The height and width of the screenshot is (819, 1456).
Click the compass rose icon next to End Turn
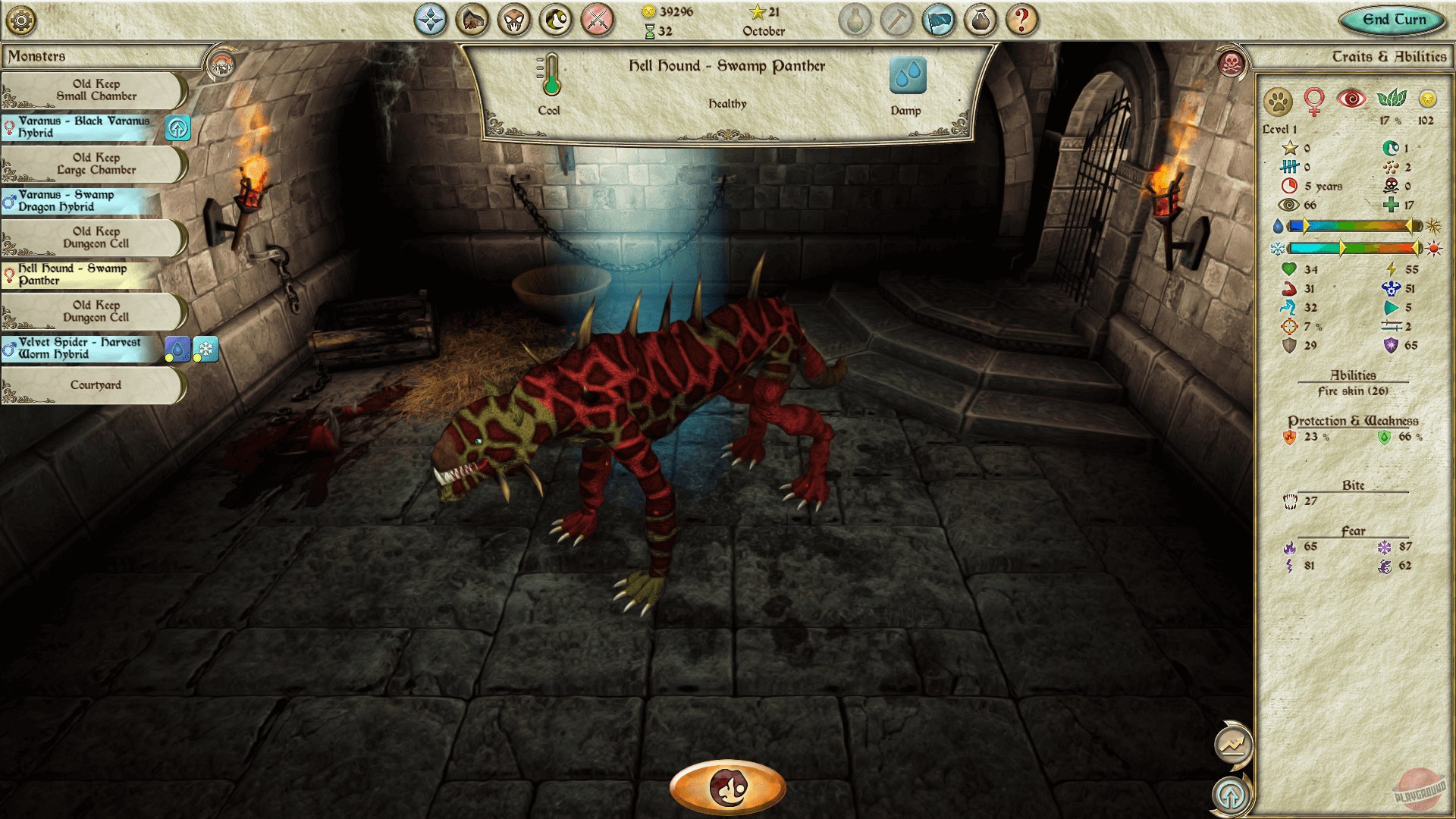[x=430, y=20]
